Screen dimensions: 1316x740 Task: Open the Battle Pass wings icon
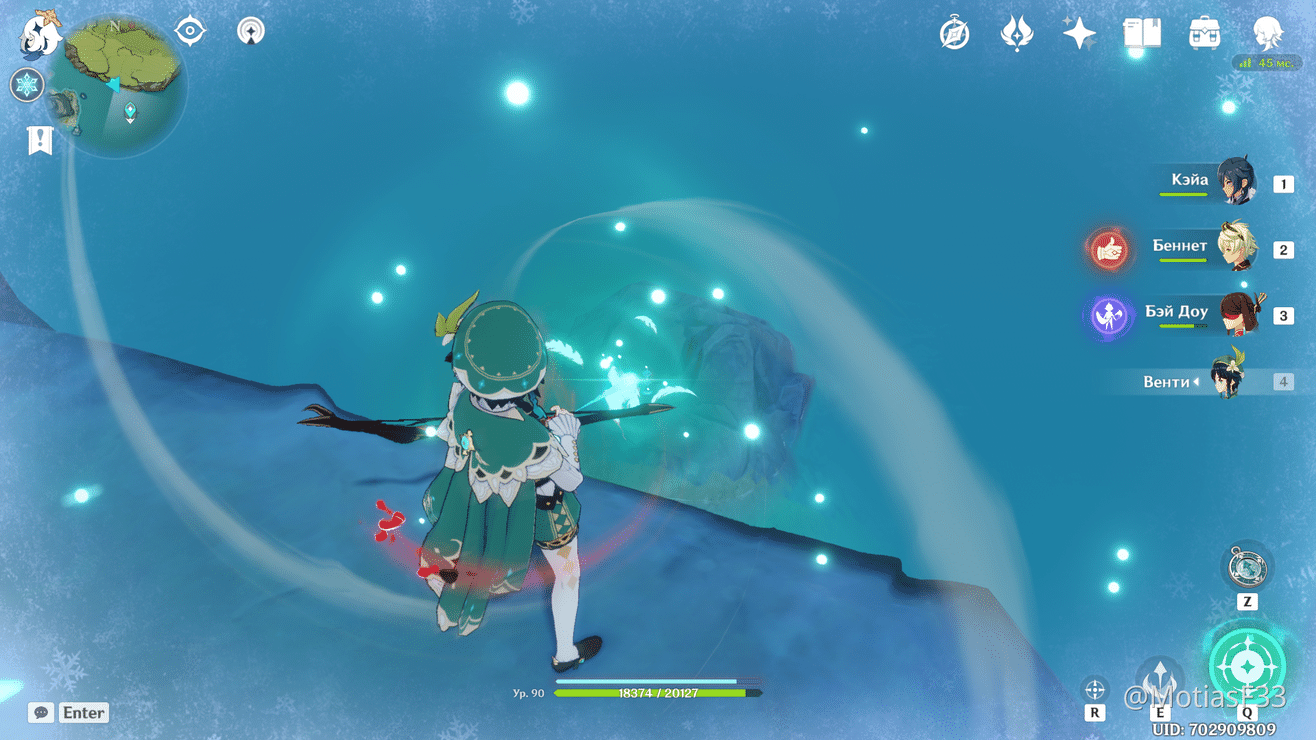click(x=1016, y=33)
